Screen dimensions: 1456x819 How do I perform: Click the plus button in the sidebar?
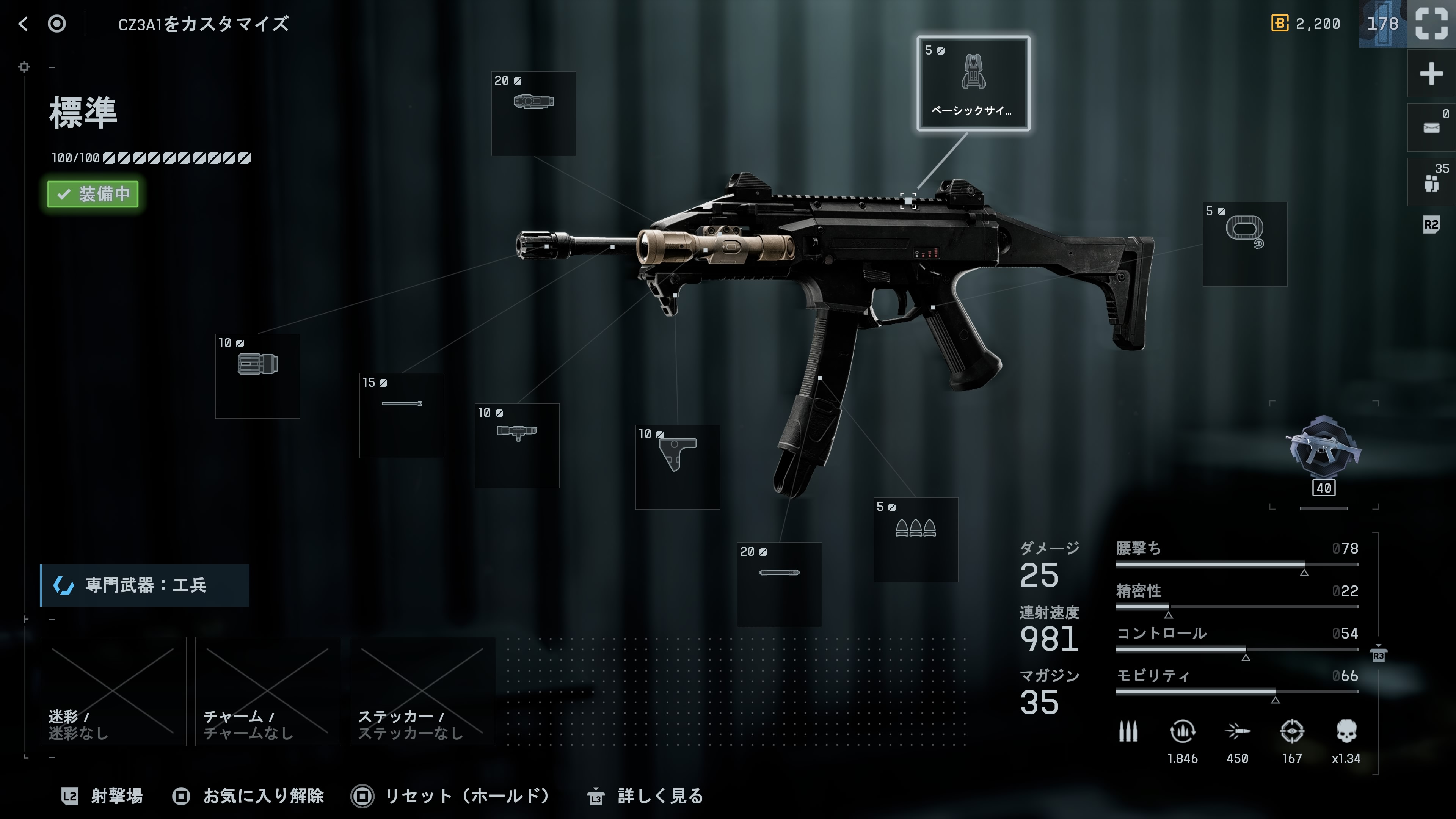[1431, 74]
